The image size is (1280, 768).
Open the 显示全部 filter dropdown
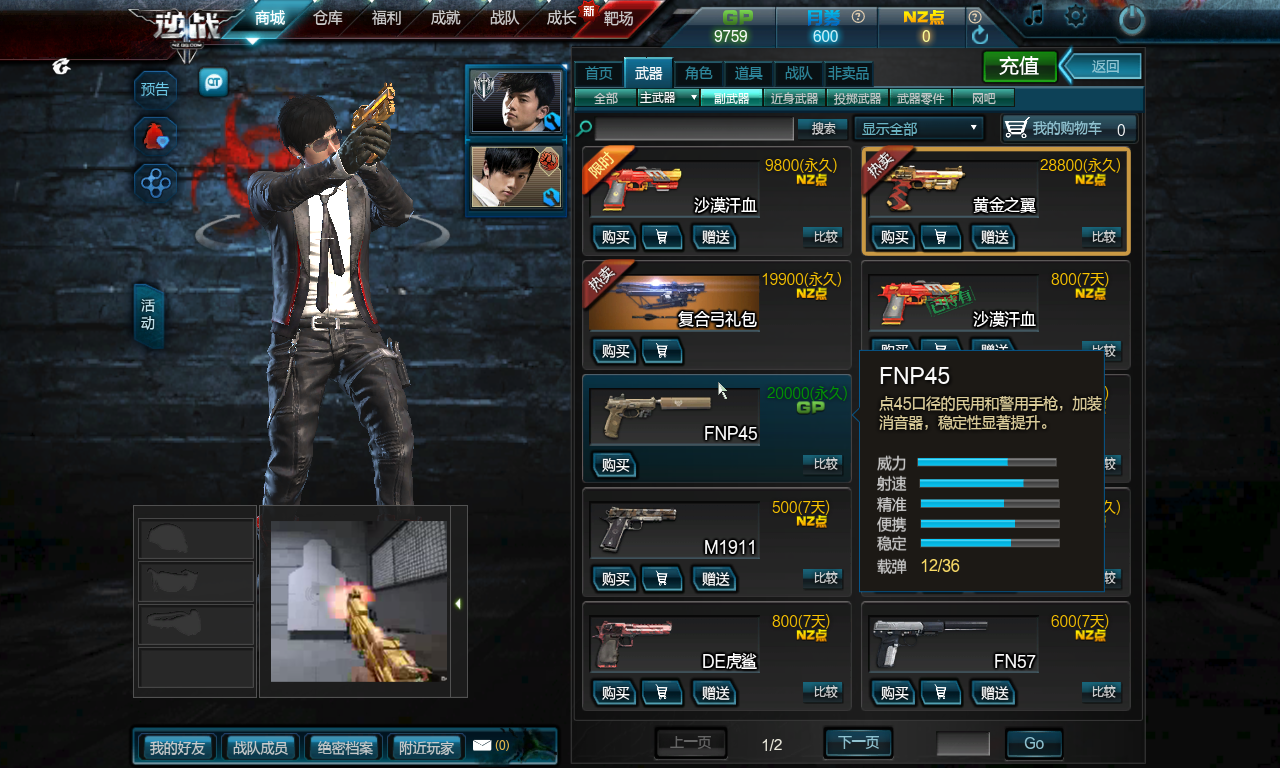click(919, 128)
